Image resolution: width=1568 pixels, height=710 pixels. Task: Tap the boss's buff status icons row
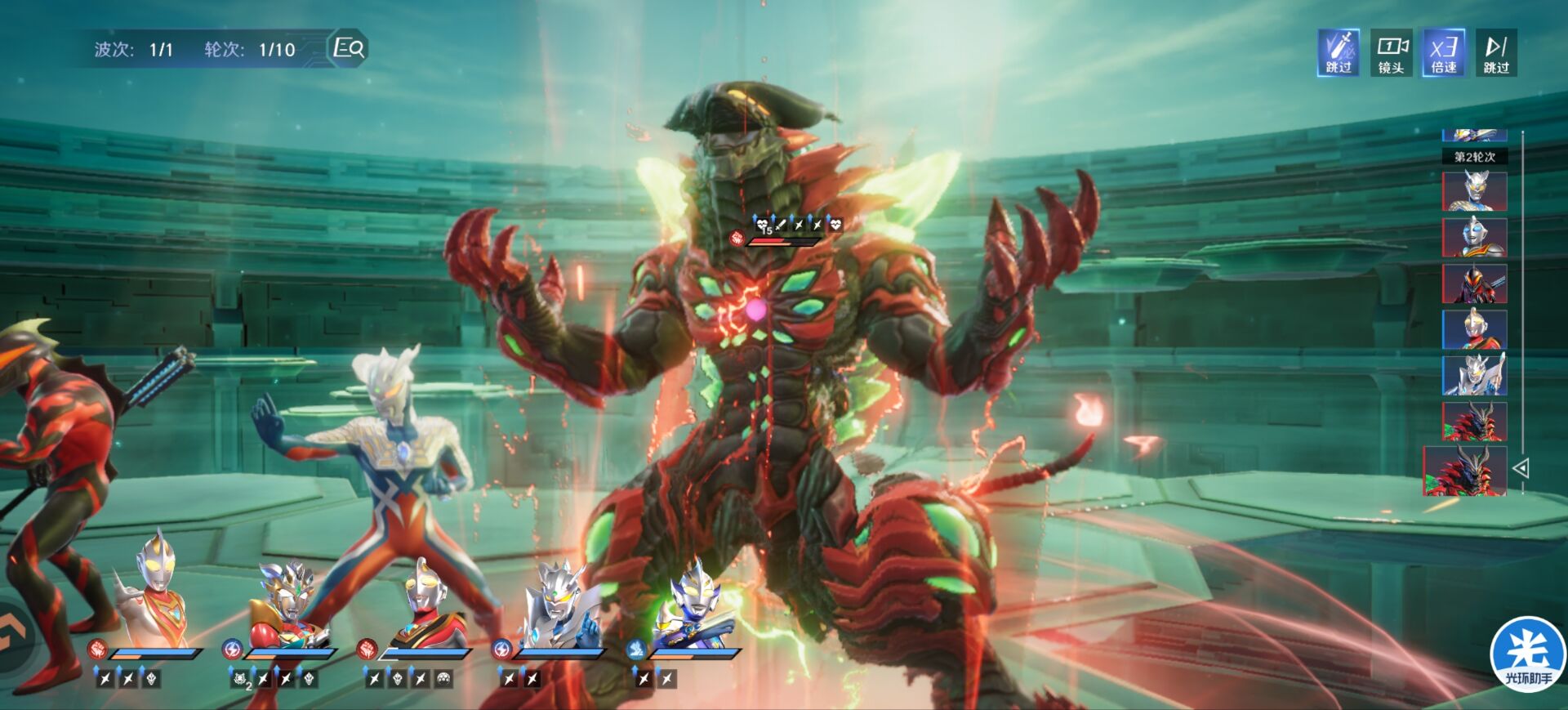(798, 223)
